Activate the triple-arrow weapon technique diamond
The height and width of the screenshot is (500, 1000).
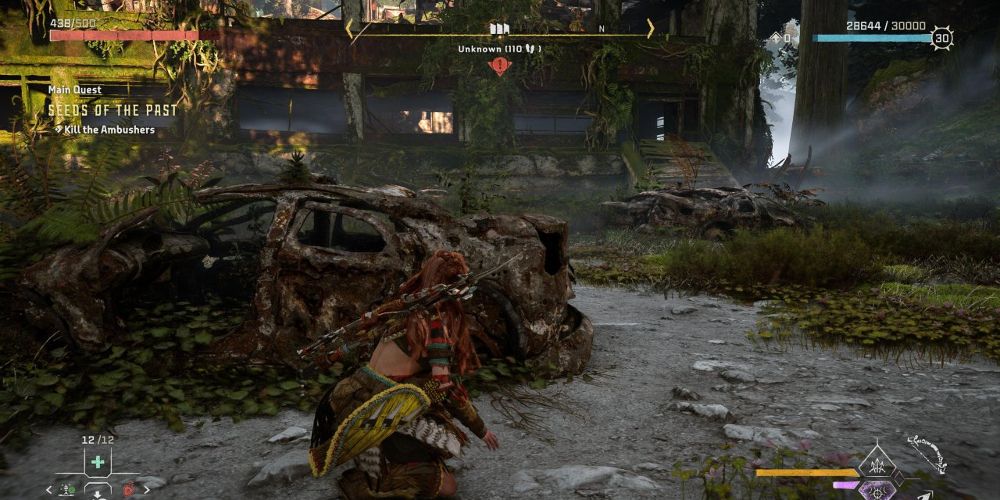878,464
